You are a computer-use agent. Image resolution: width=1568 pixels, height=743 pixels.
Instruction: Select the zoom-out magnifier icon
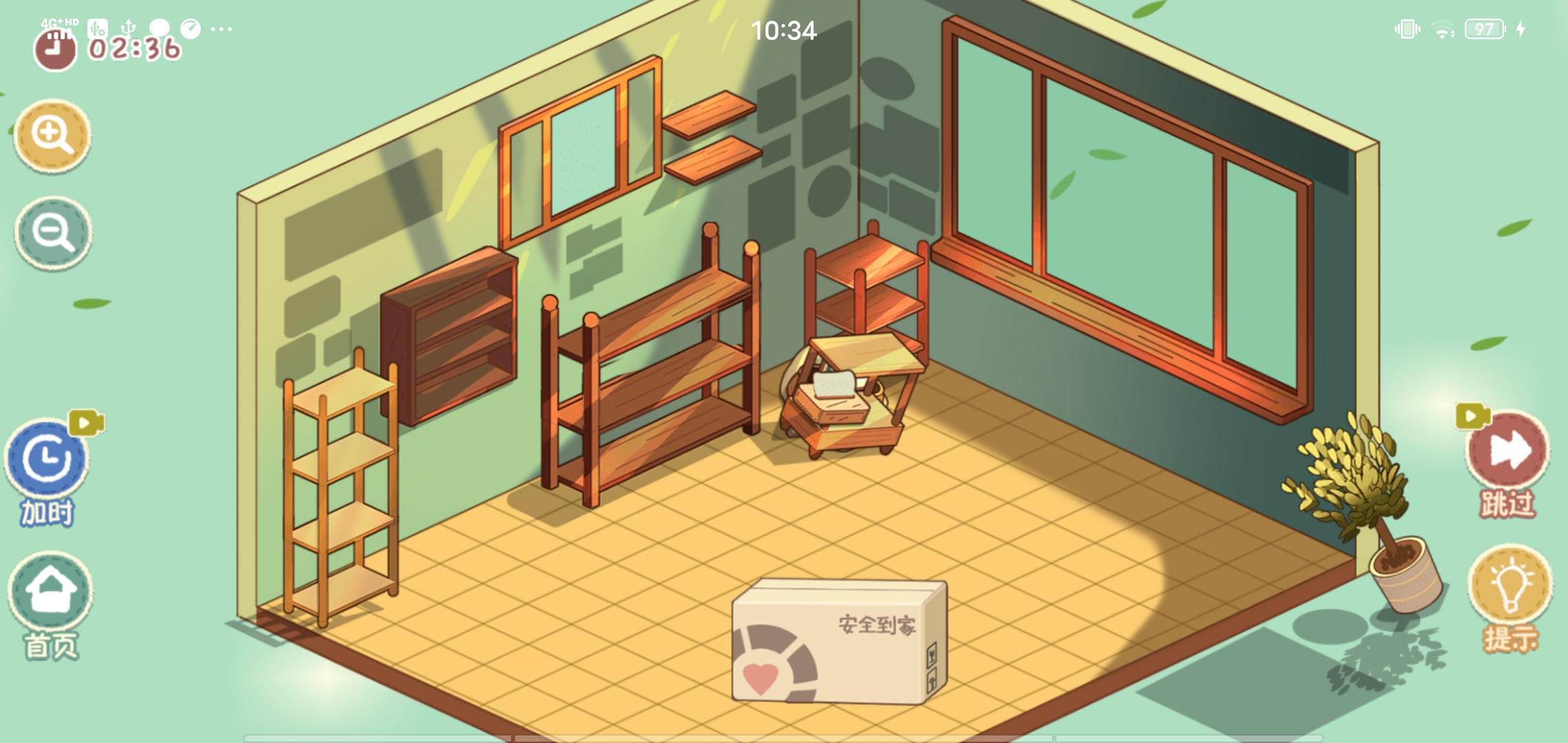(x=54, y=233)
